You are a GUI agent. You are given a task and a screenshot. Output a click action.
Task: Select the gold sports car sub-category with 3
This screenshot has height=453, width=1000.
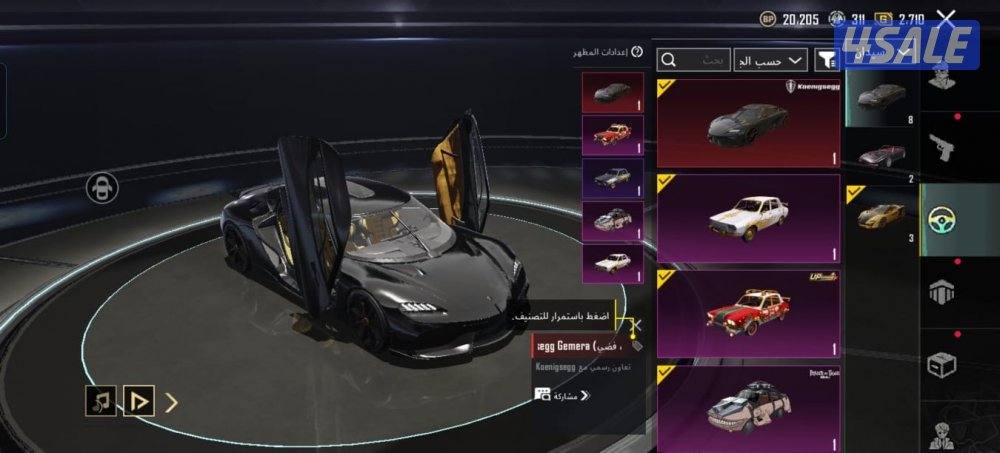coord(881,213)
